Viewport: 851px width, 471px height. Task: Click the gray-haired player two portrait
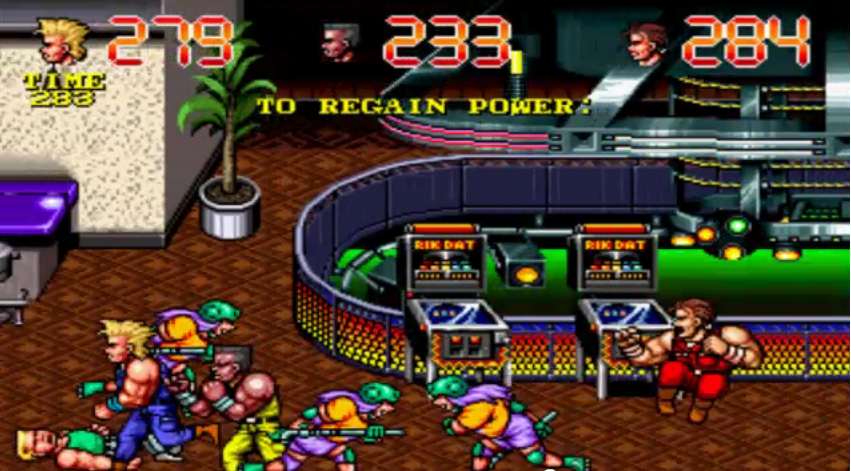(340, 43)
